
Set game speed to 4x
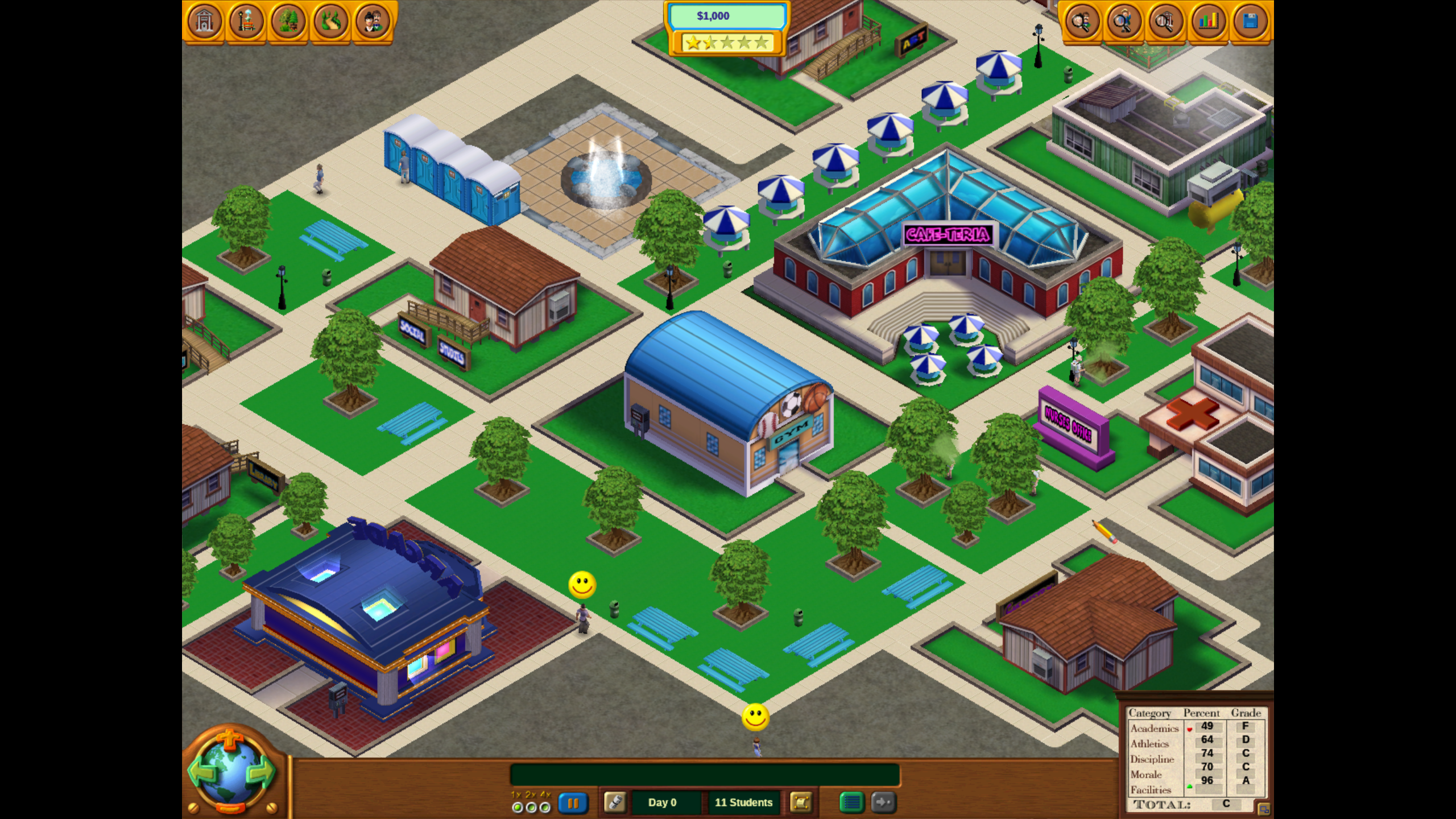click(x=545, y=807)
